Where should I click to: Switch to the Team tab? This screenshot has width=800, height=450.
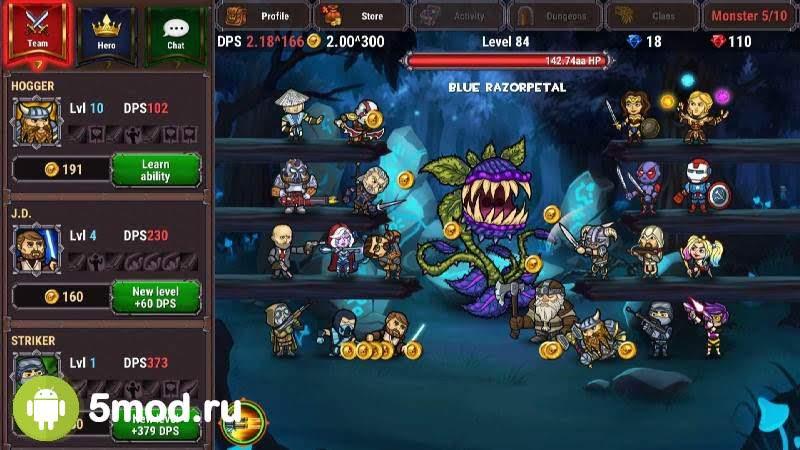pos(37,32)
